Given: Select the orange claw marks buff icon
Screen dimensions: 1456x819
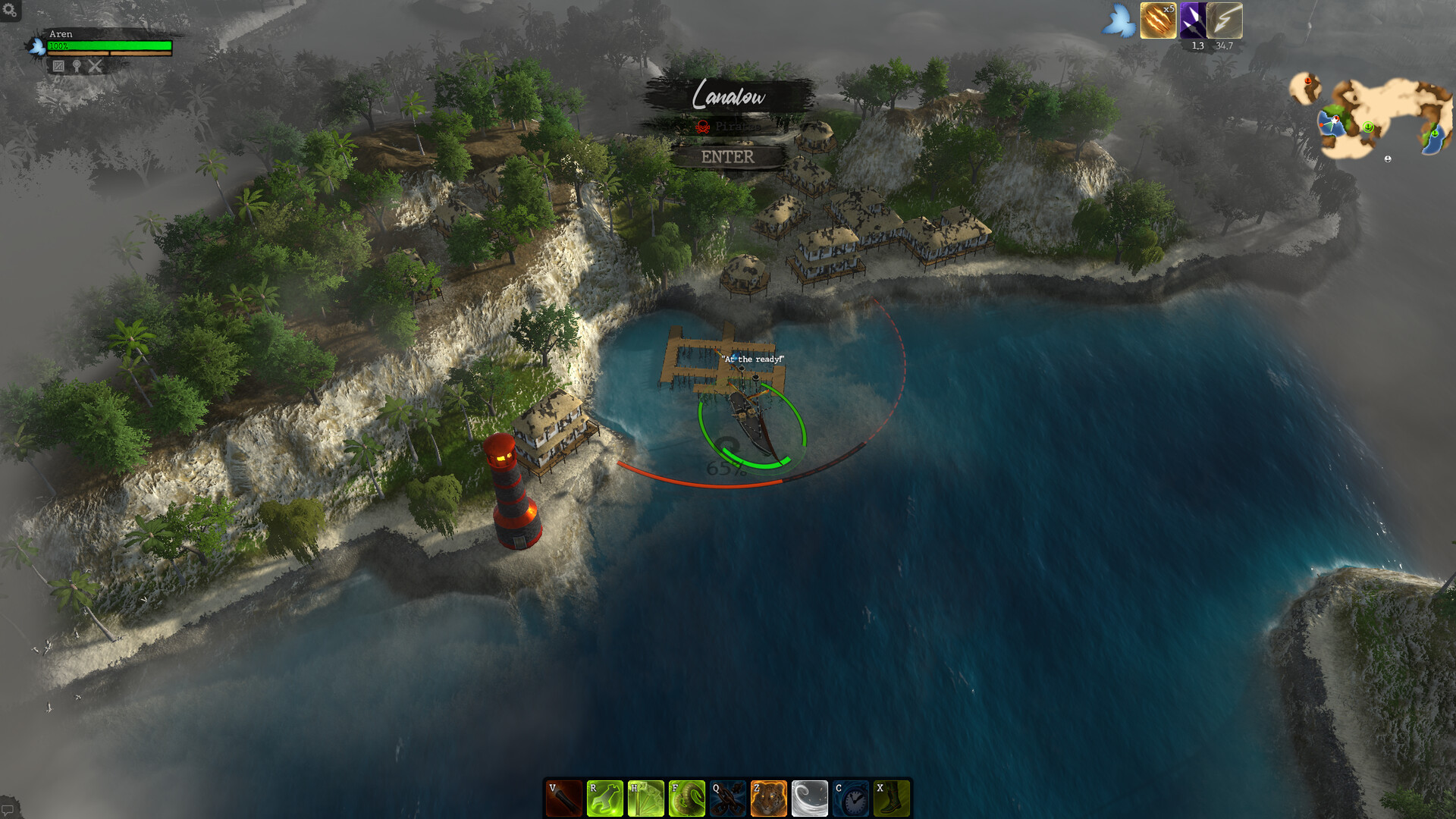Looking at the screenshot, I should pos(1158,20).
